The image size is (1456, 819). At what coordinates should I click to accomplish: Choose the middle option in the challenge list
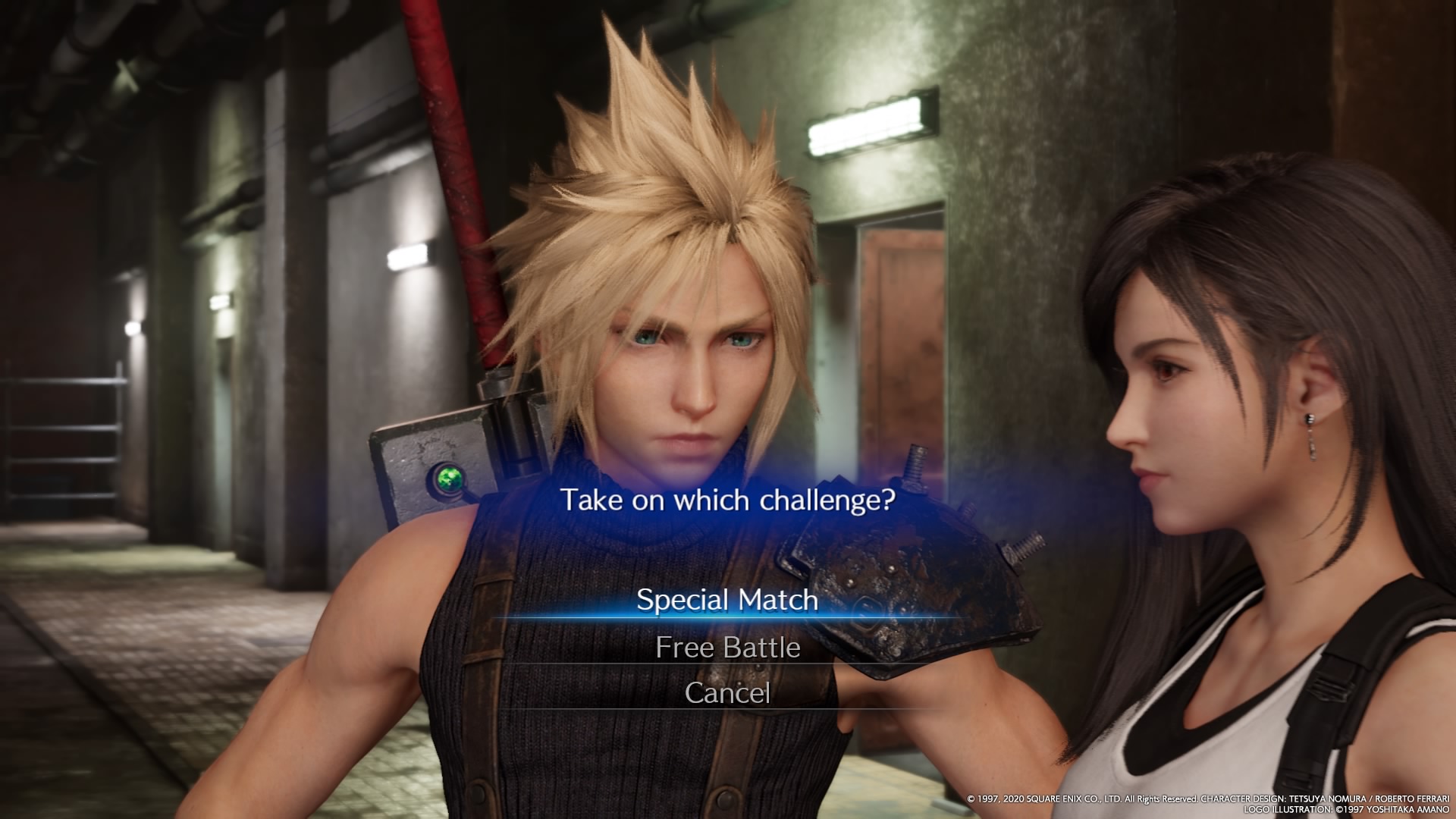tap(728, 648)
